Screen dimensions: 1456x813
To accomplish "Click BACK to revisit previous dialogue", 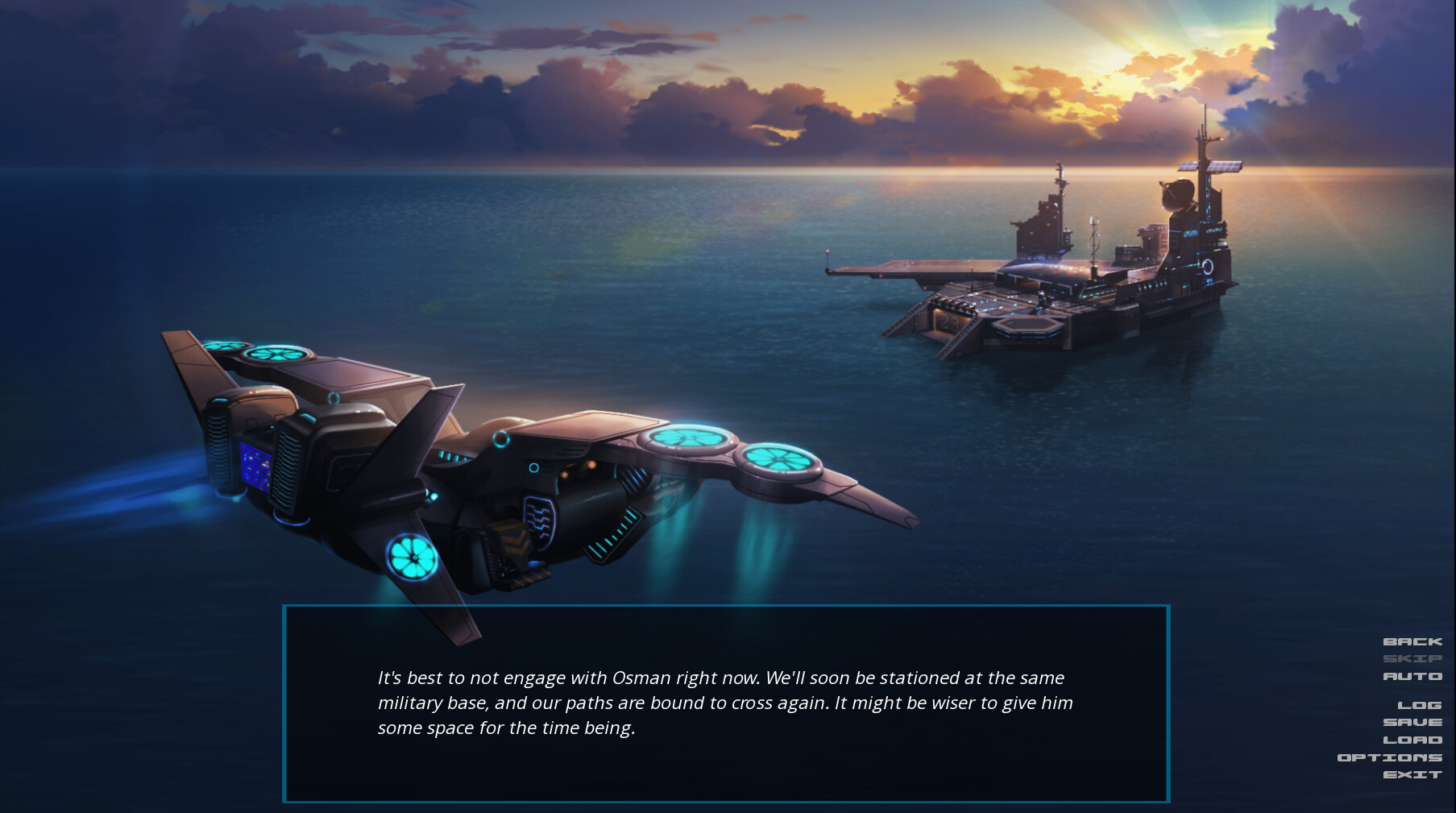I will tap(1412, 641).
